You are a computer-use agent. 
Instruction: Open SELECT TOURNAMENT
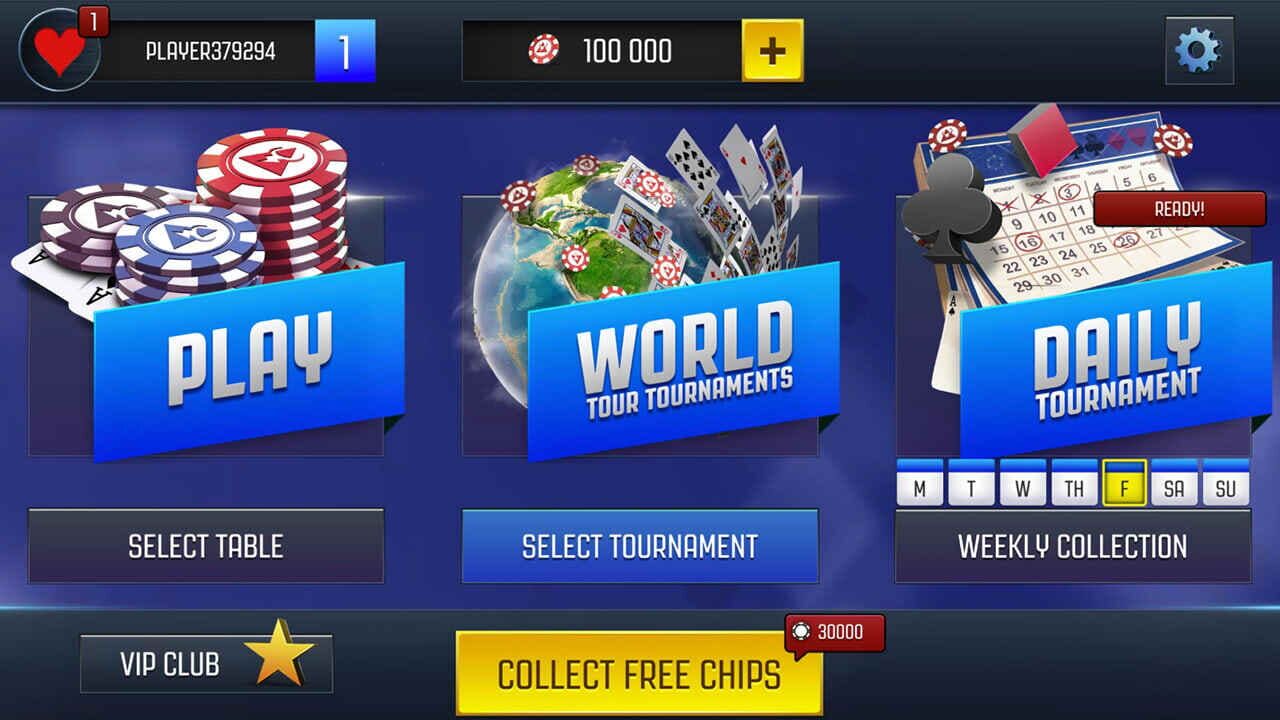(x=640, y=546)
